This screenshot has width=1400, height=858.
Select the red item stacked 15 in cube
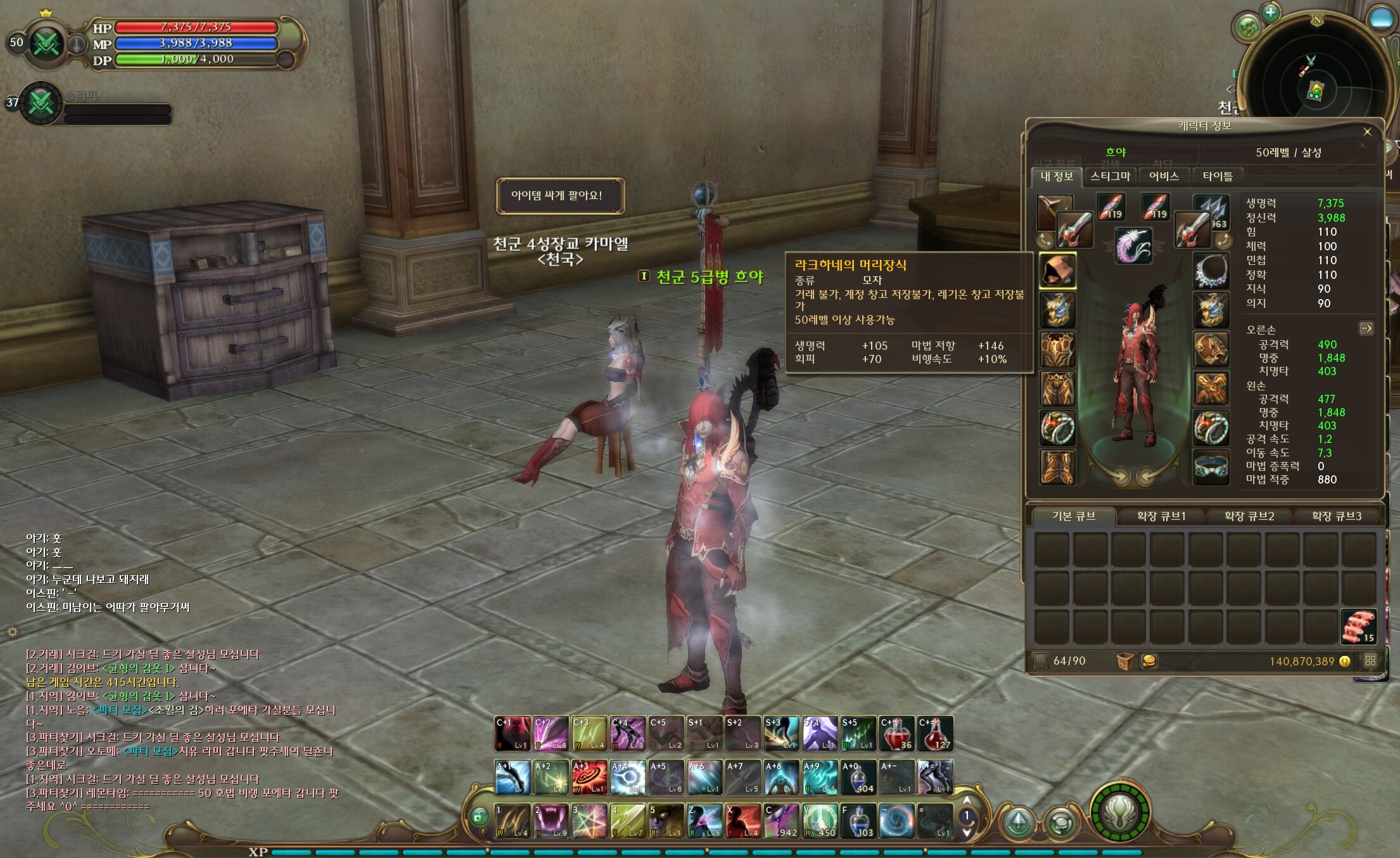pos(1358,627)
